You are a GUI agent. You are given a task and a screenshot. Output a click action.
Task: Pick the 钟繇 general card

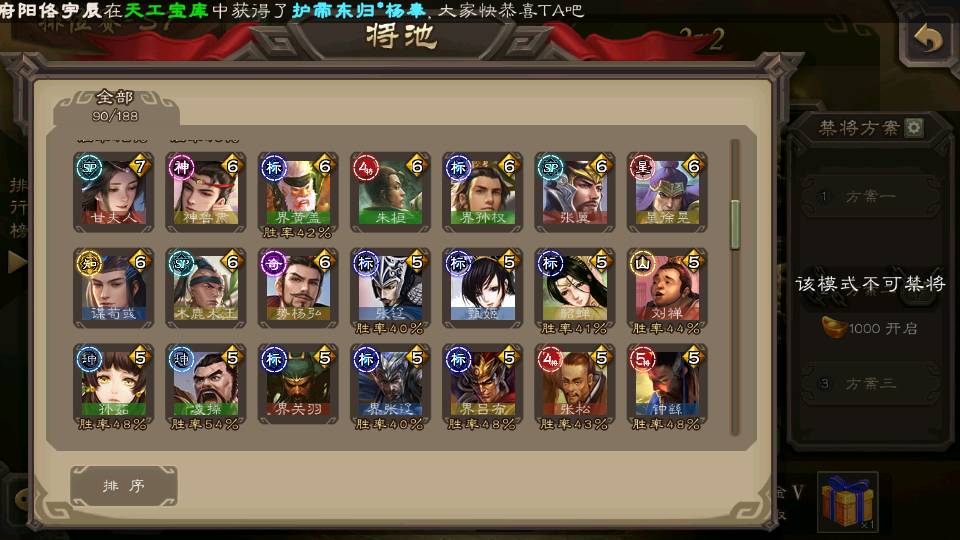666,384
